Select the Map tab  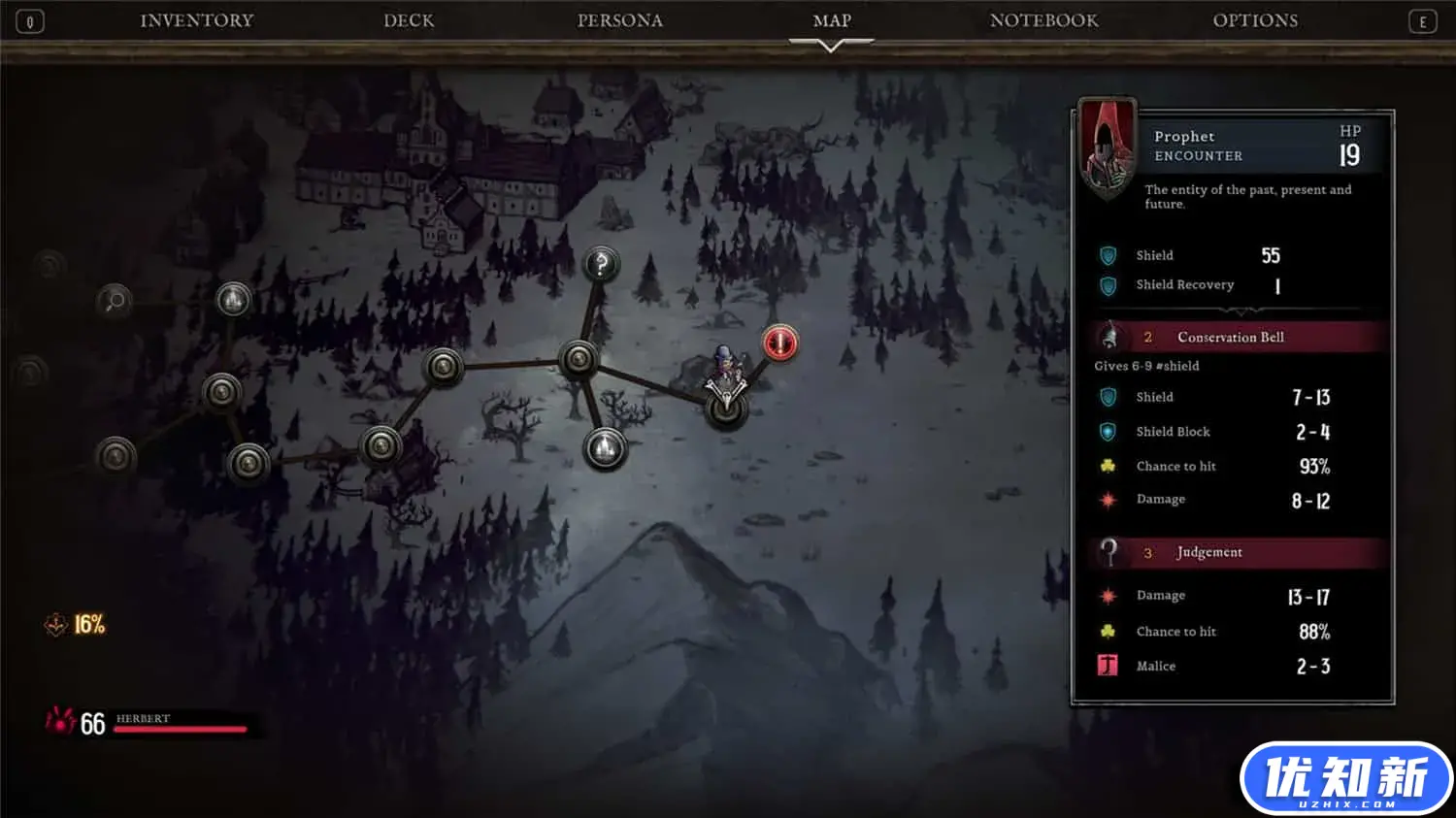(x=832, y=20)
